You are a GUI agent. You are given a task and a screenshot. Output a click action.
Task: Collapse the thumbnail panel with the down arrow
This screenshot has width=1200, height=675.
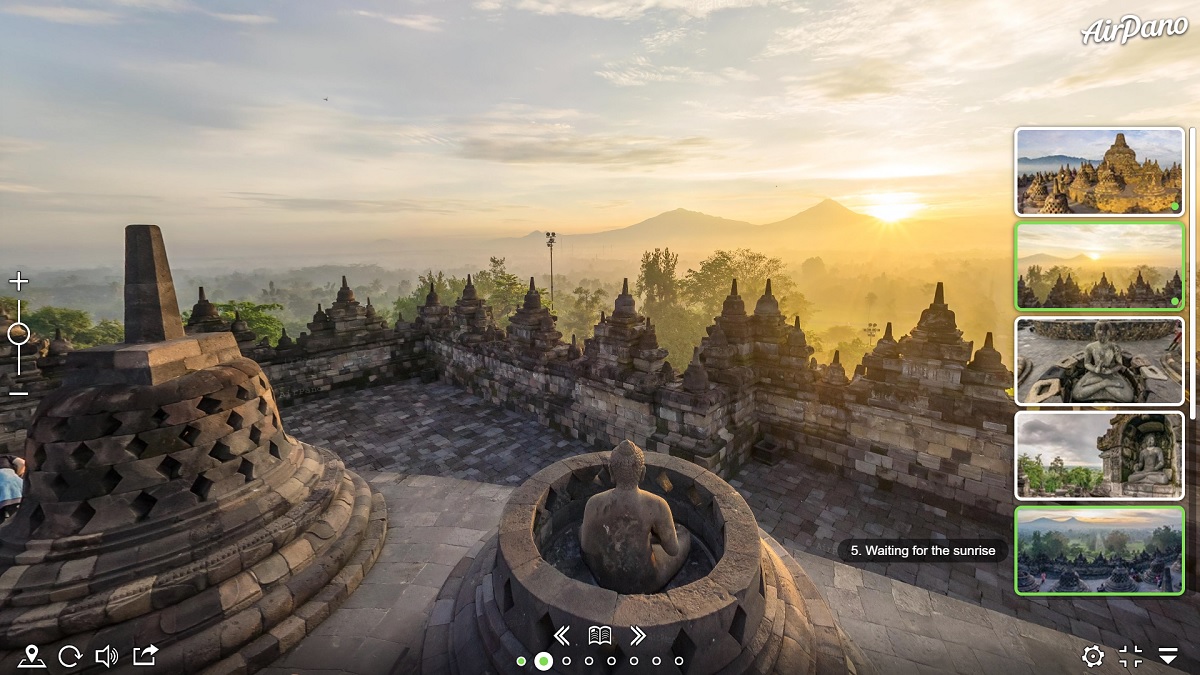1168,656
